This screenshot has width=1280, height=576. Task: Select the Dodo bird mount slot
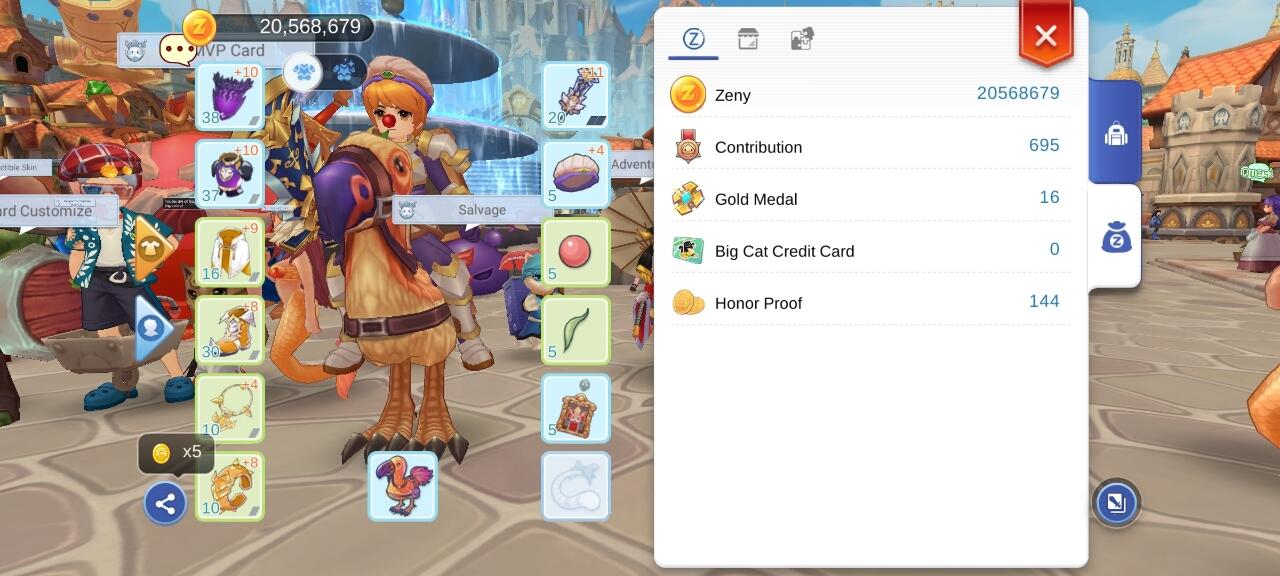[x=402, y=486]
